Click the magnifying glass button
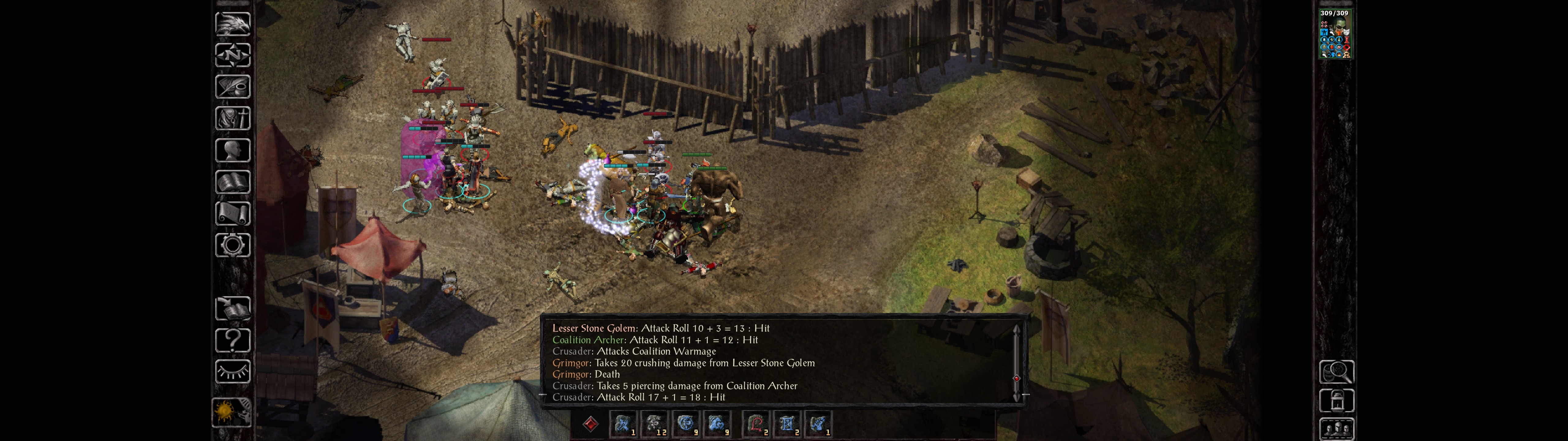This screenshot has height=441, width=1568. tap(1336, 371)
